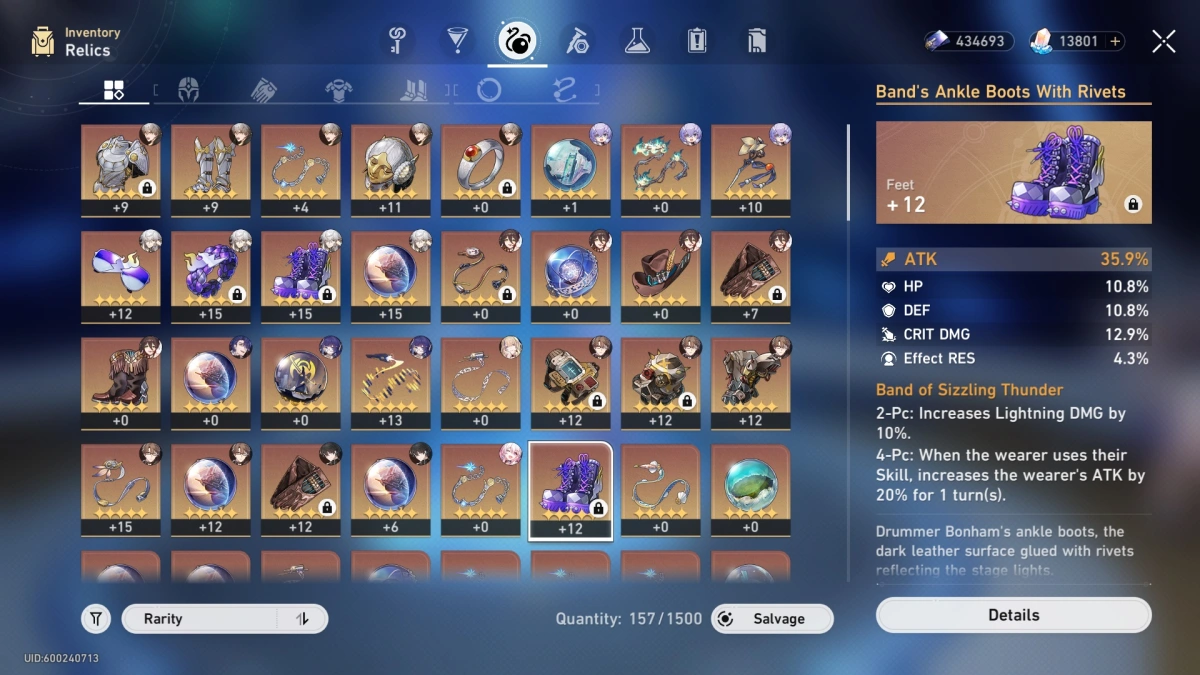Open the Salvage relic option
Viewport: 1200px width, 675px height.
pos(772,619)
